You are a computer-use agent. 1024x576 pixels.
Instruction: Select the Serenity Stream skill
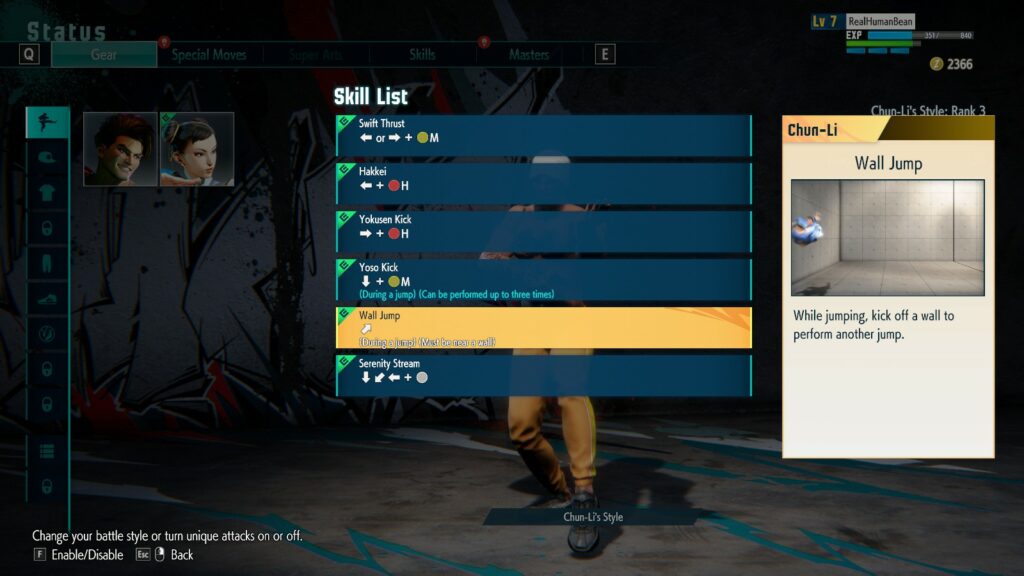click(544, 375)
